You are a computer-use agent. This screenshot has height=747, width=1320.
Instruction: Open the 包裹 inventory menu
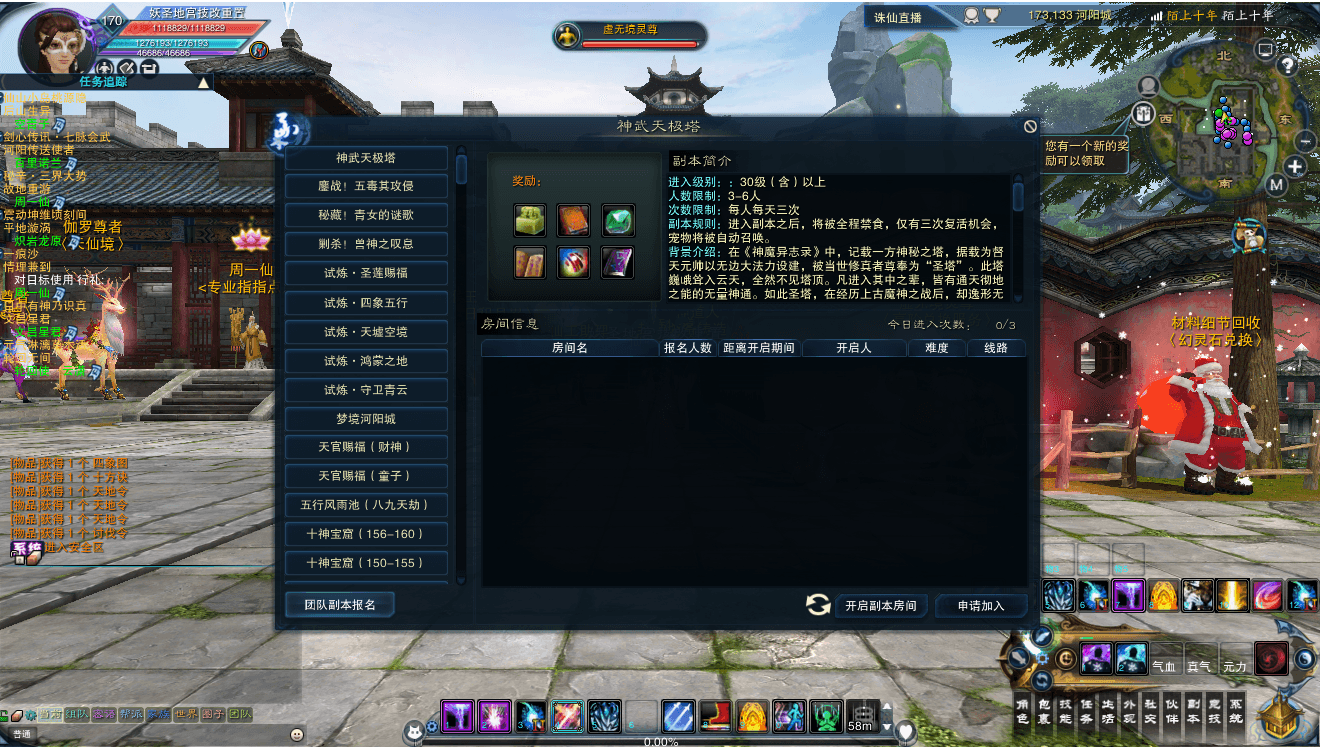tap(1044, 711)
